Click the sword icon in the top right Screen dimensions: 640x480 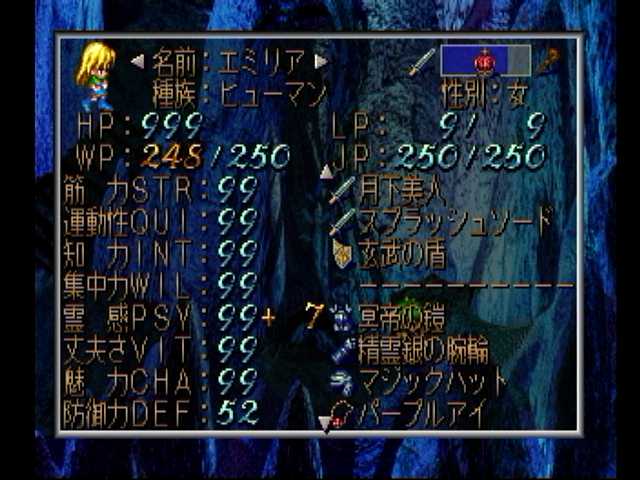422,61
